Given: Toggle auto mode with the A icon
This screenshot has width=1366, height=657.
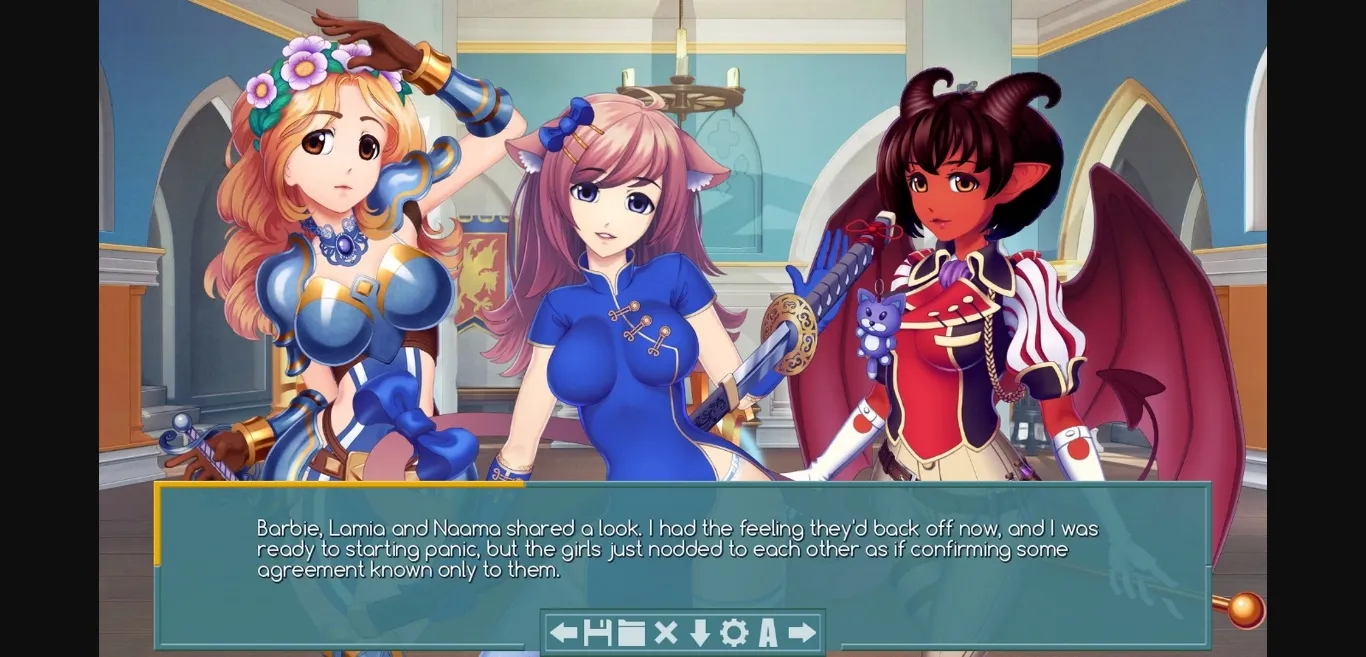Looking at the screenshot, I should pos(768,632).
